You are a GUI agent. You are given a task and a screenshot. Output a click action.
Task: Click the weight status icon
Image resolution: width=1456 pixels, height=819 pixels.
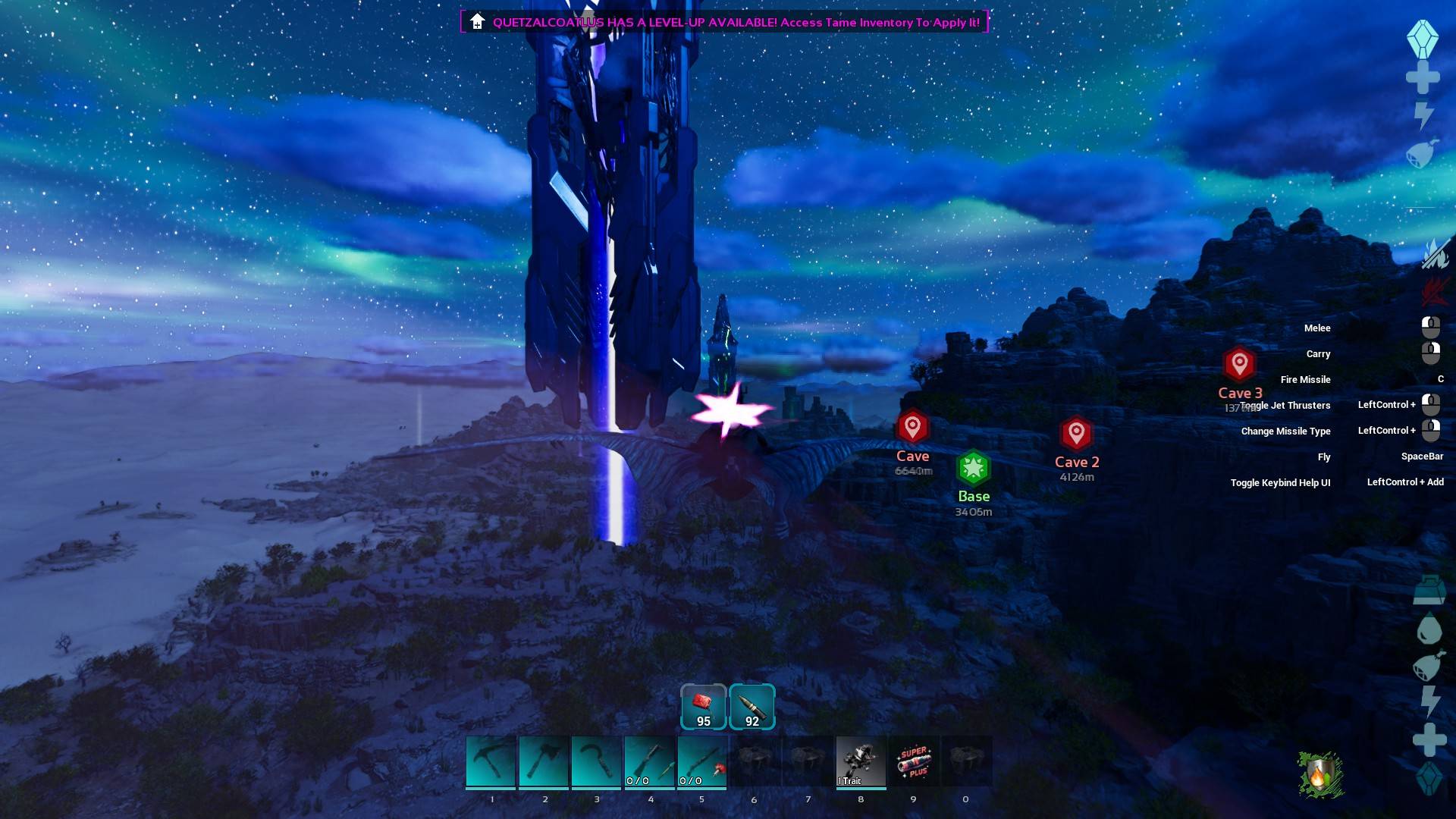pos(1429,591)
